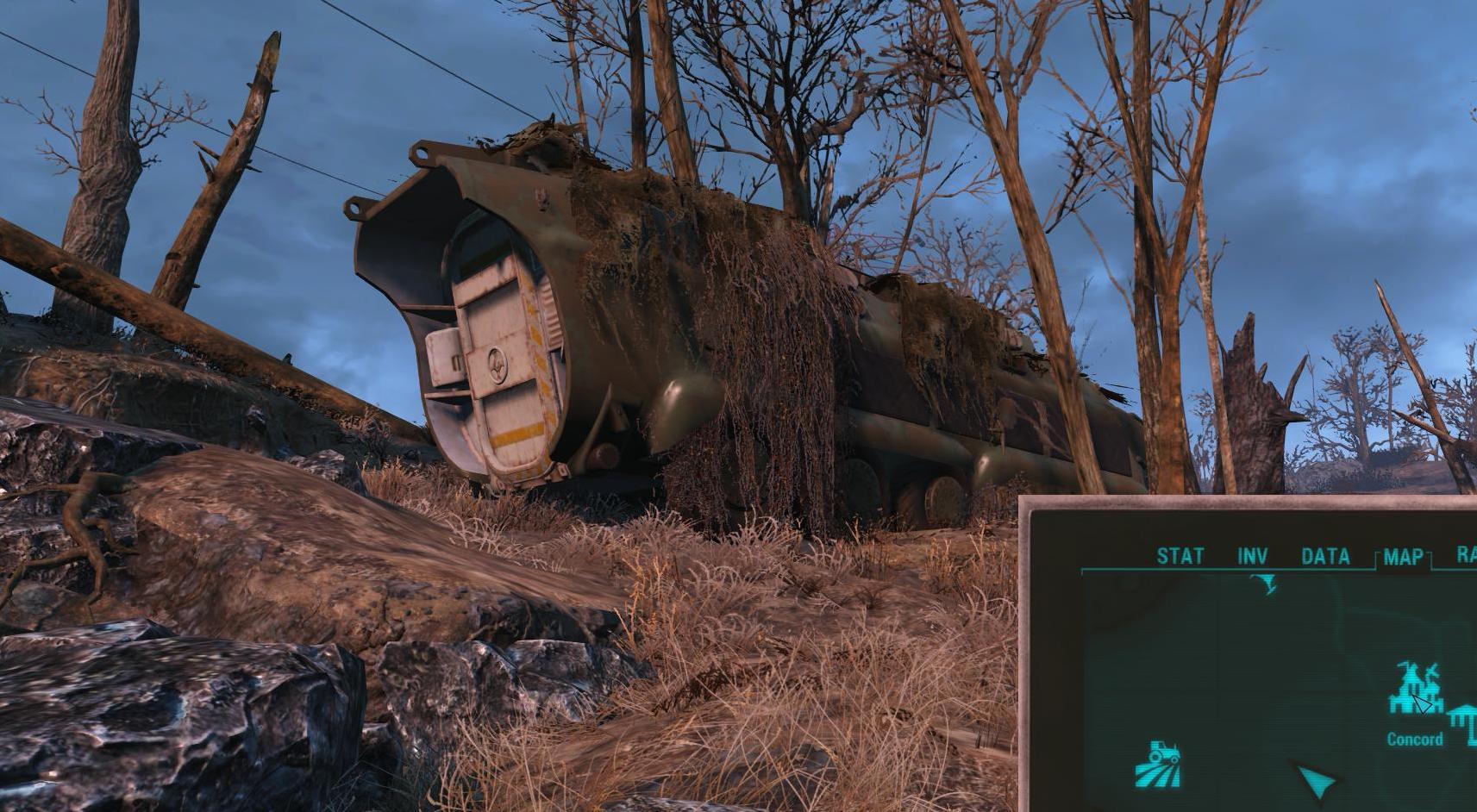Select the small marker below the INV tab

(x=1265, y=585)
